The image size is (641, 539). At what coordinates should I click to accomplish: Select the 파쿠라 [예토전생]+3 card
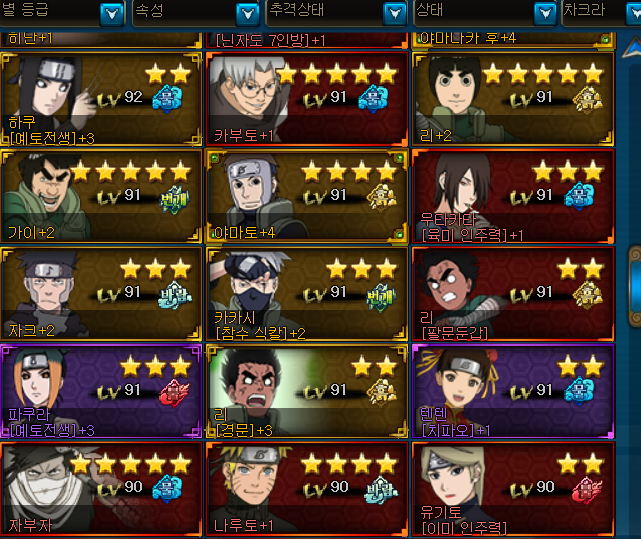click(x=99, y=392)
